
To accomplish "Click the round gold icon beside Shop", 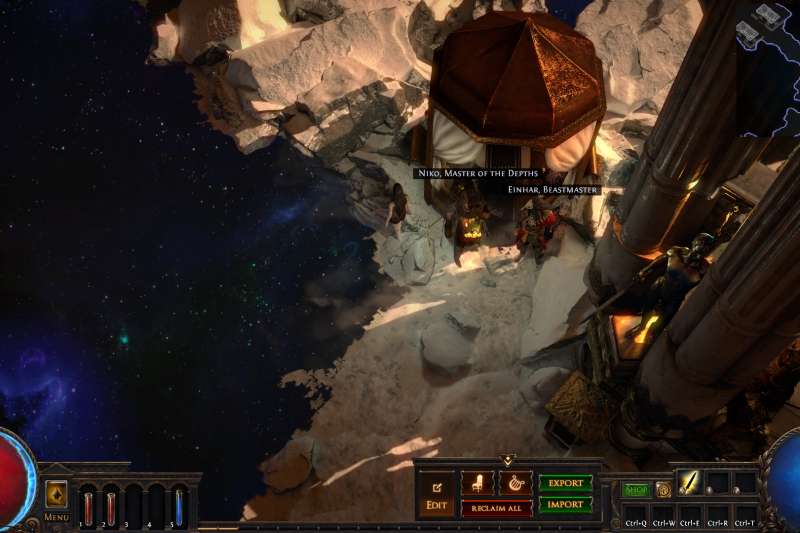I will pyautogui.click(x=663, y=490).
